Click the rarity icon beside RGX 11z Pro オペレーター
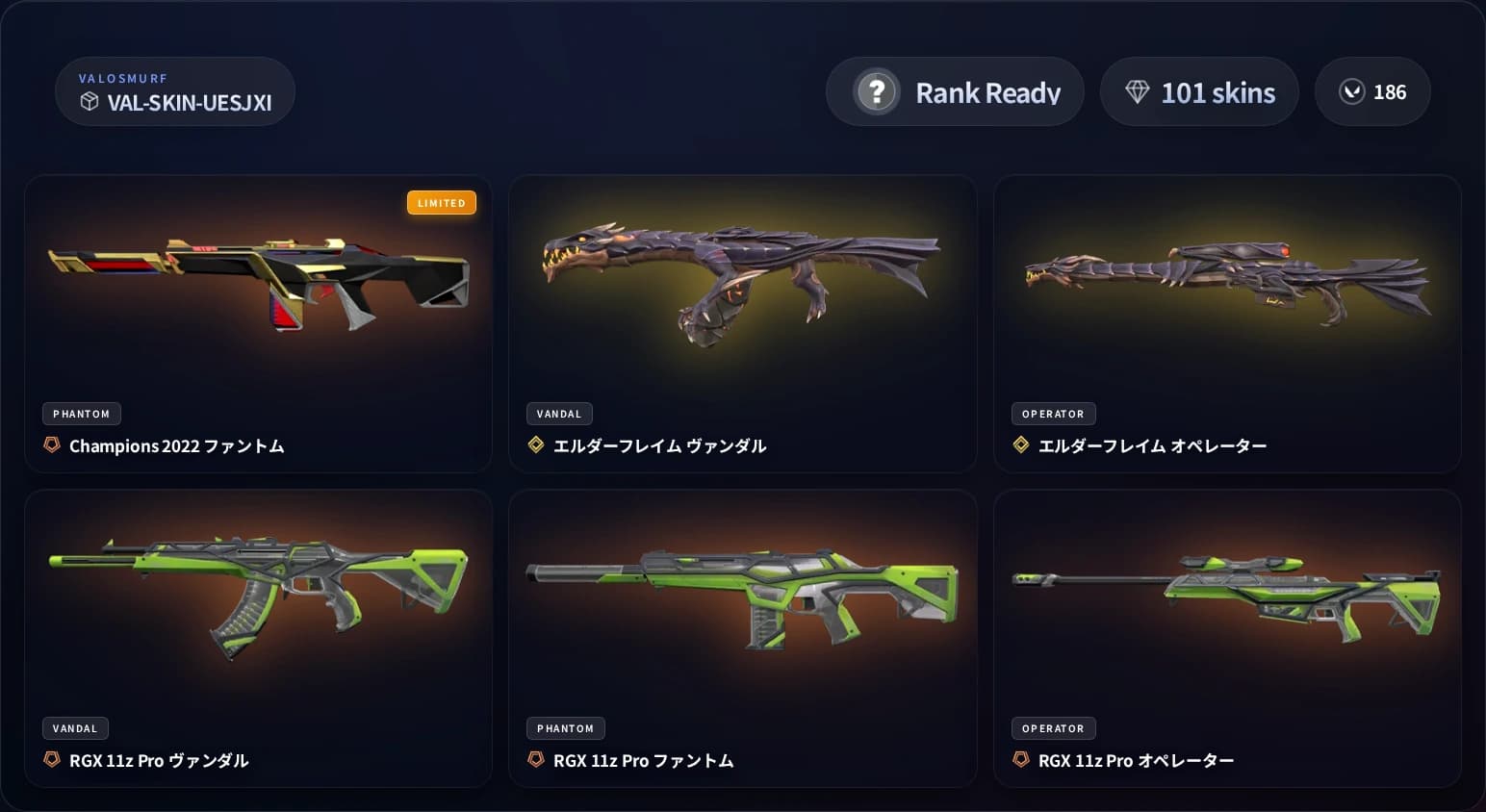 click(x=1022, y=759)
